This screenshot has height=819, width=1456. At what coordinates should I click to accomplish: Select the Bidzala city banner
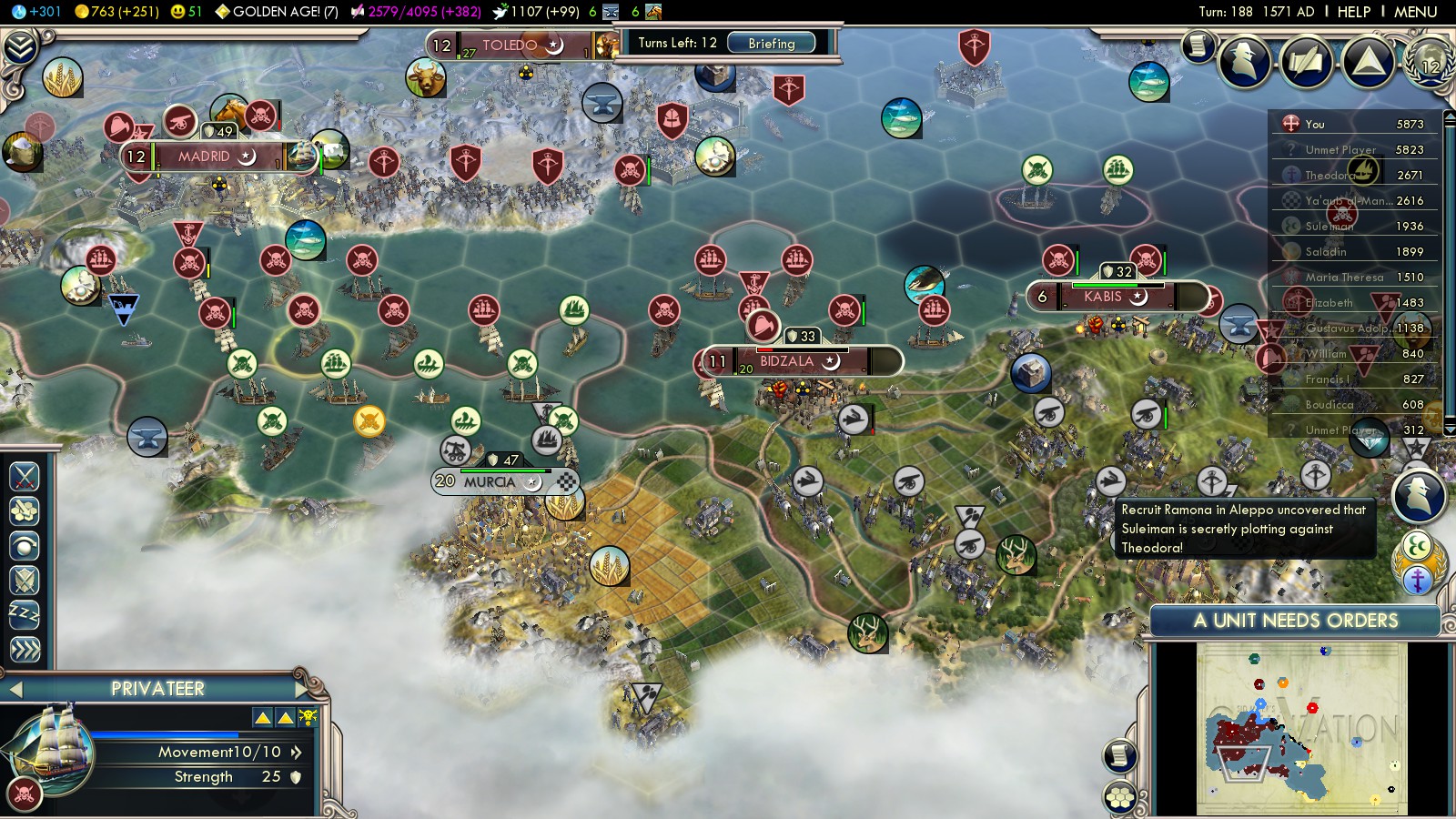[786, 361]
